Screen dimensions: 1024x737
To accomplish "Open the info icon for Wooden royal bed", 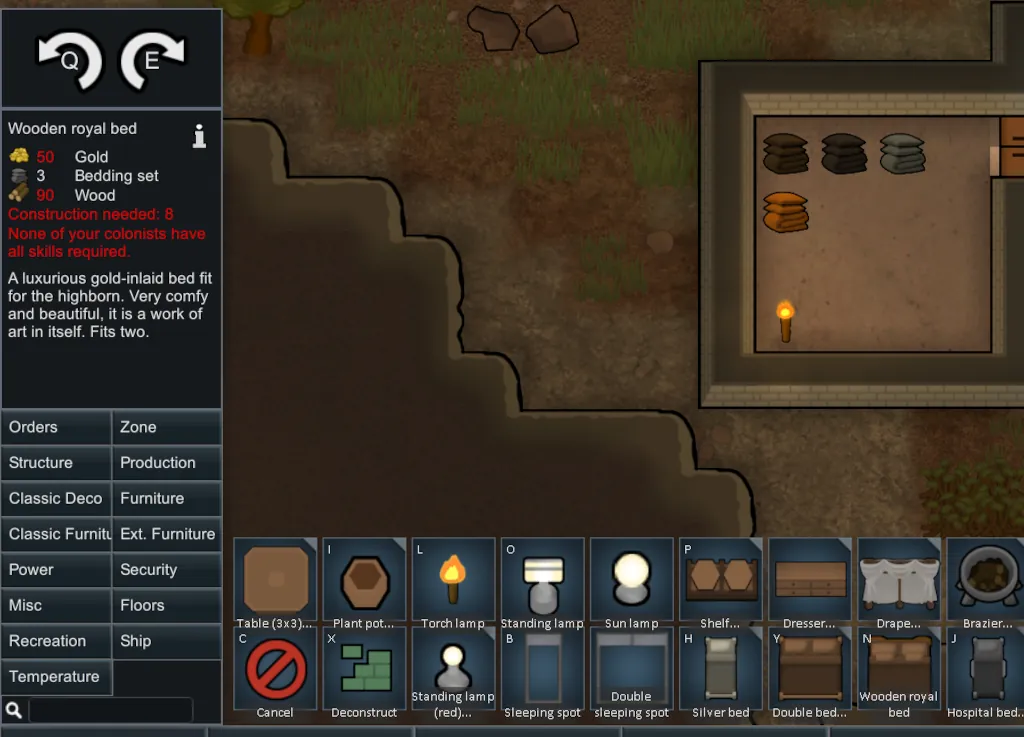I will [200, 137].
